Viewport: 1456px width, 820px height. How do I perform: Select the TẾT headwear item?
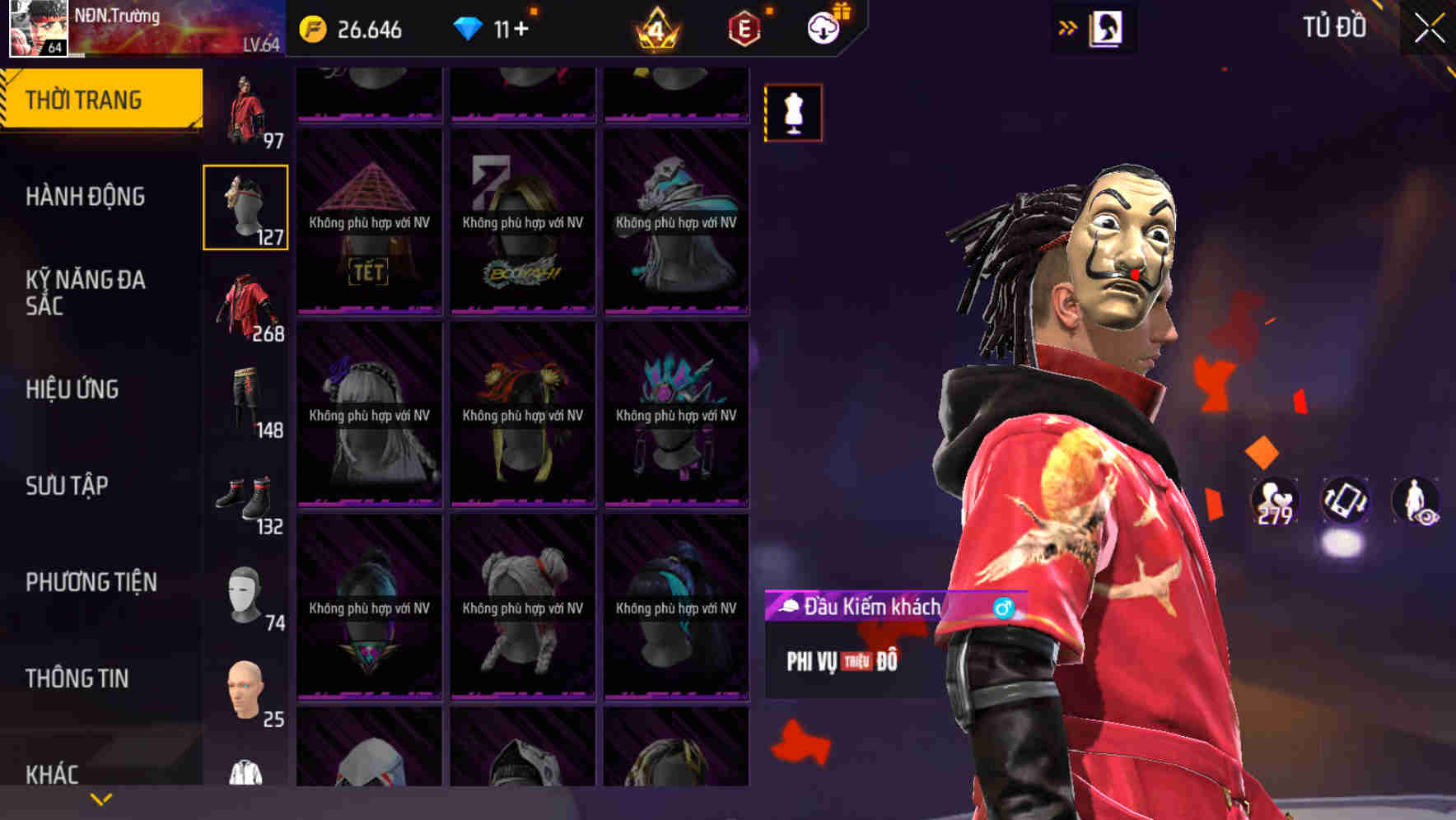point(369,222)
